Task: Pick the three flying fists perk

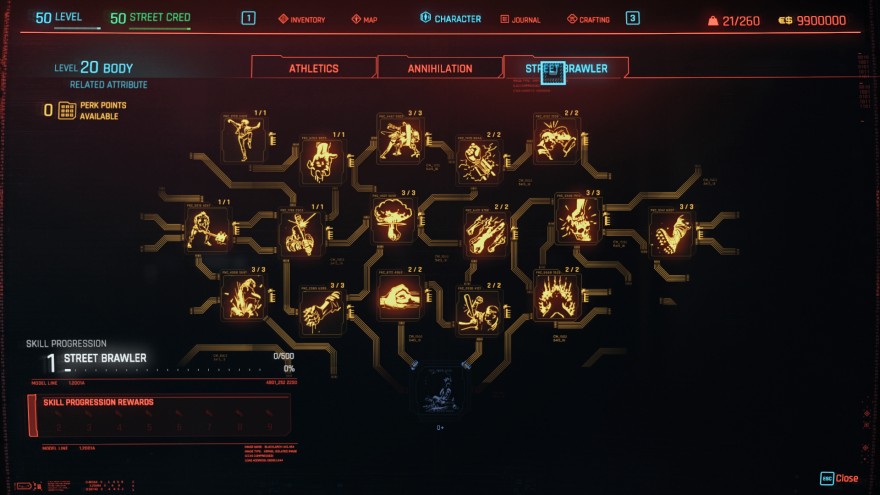Action: point(486,232)
